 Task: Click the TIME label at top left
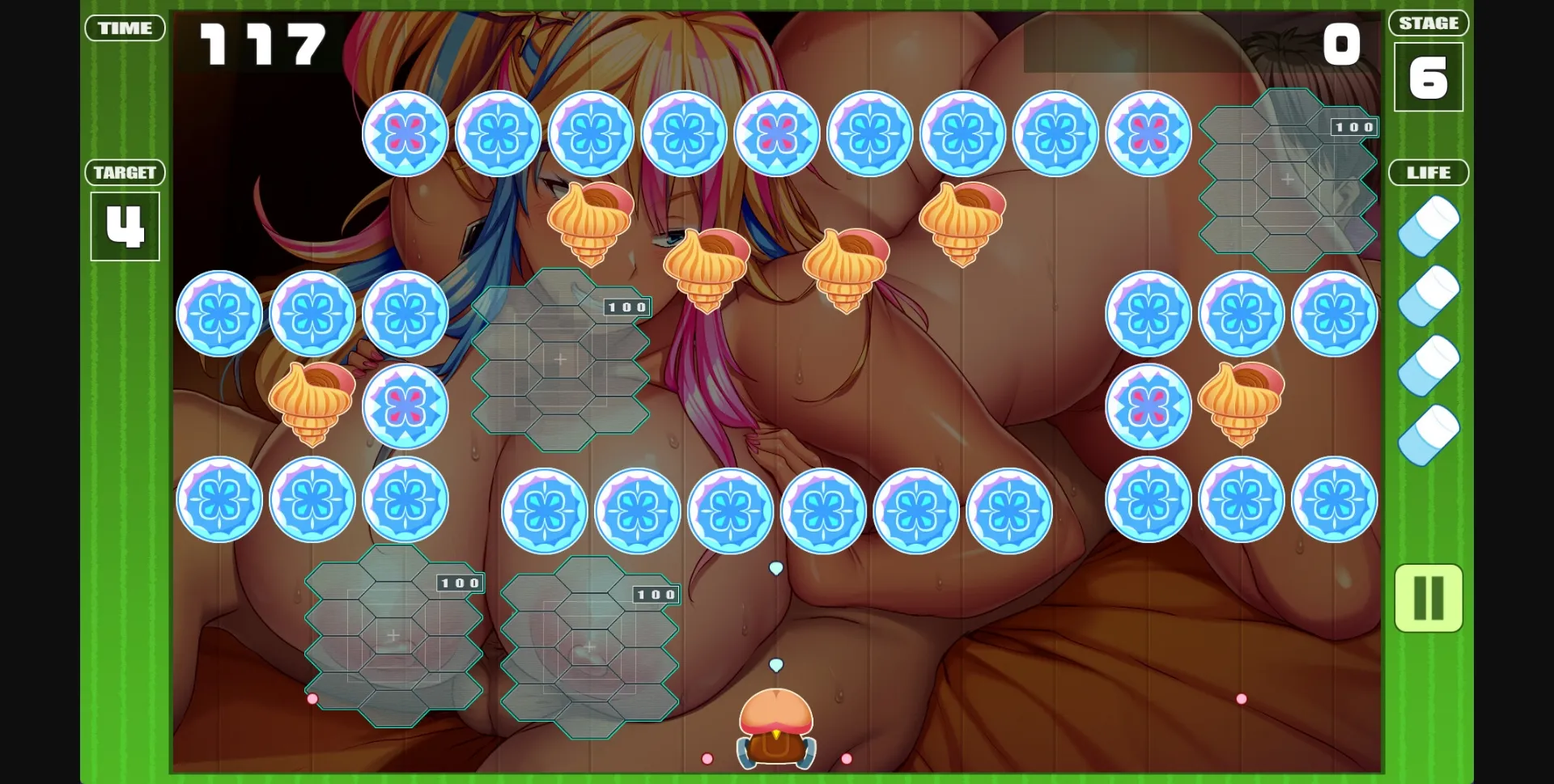(x=125, y=28)
